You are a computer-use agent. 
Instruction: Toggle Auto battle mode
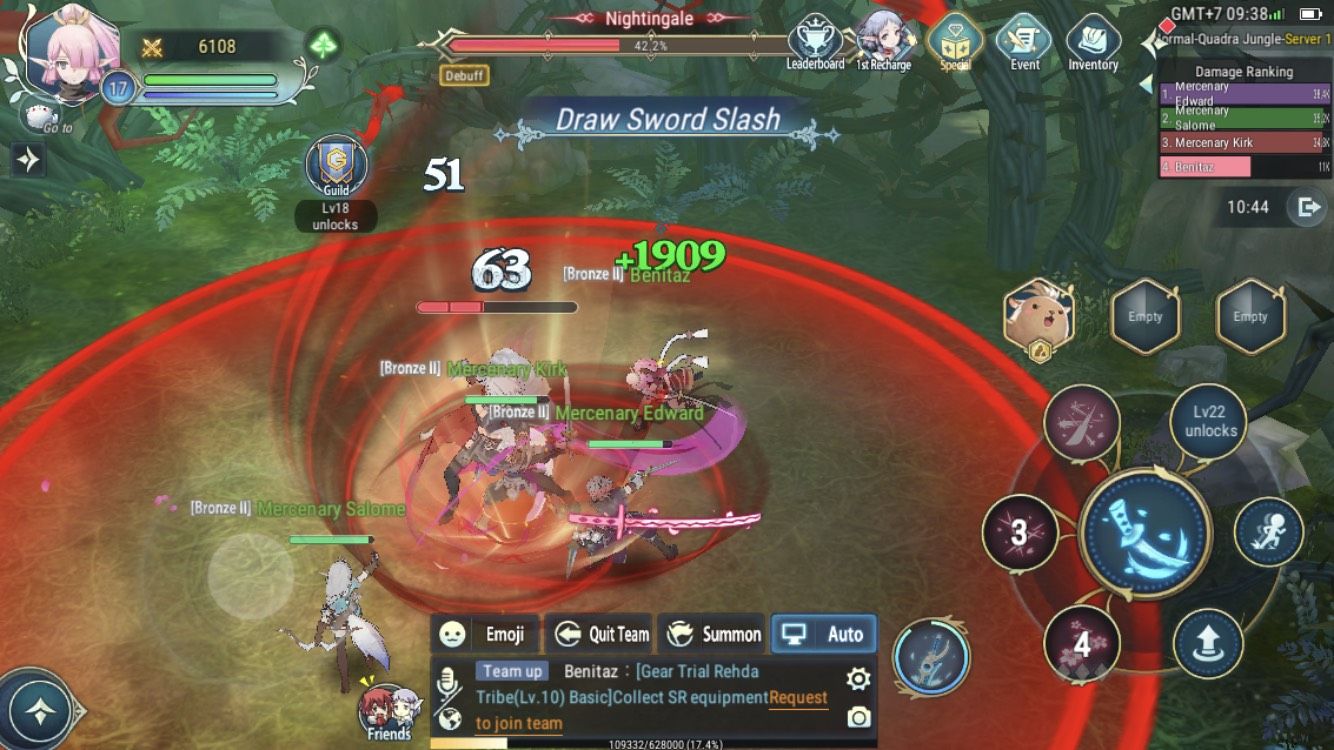pos(823,633)
